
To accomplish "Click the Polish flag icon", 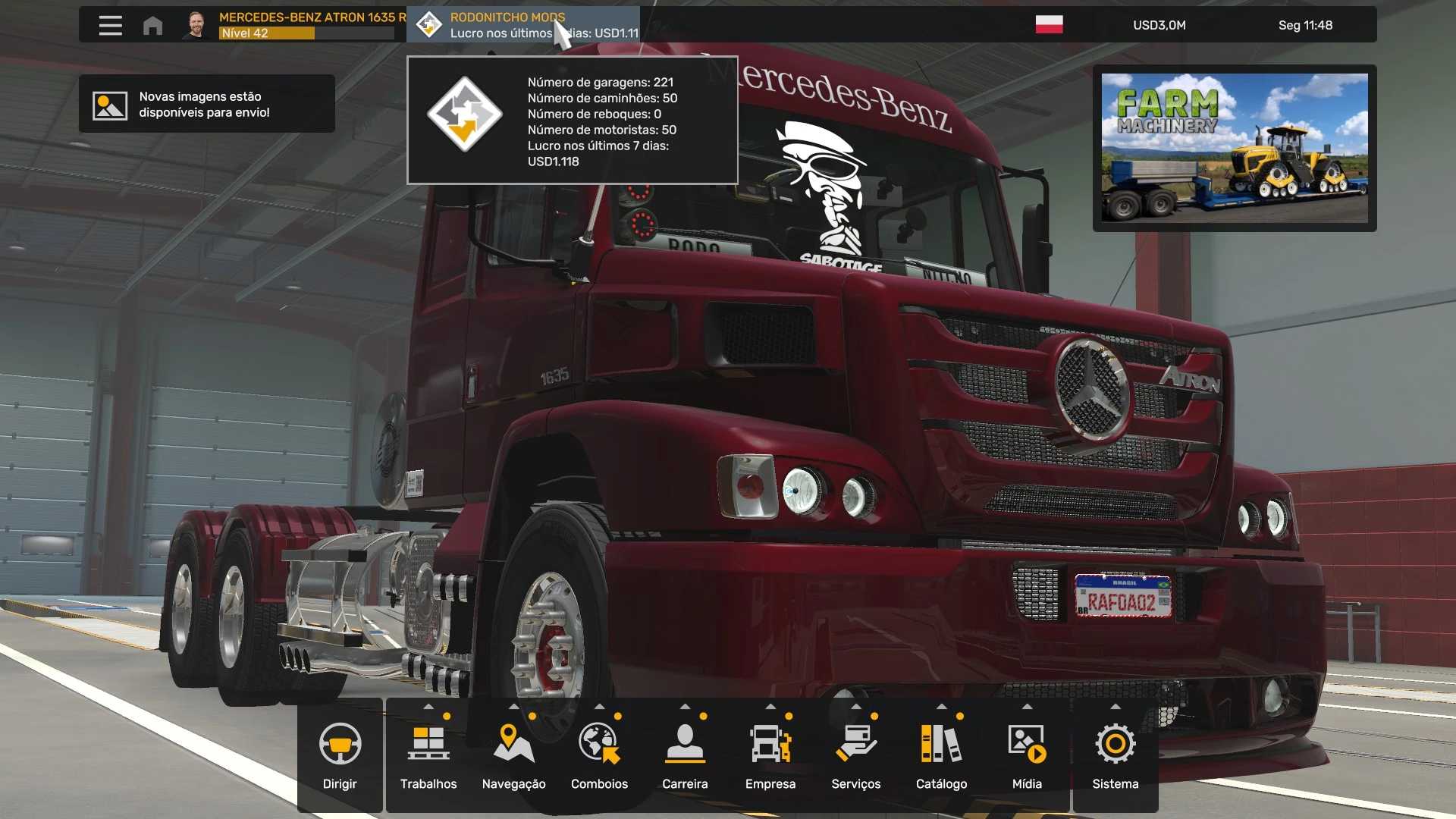I will pyautogui.click(x=1049, y=25).
